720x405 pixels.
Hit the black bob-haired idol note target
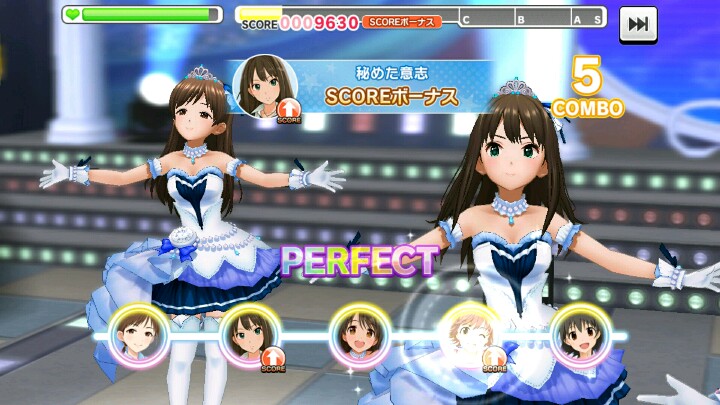tap(580, 334)
